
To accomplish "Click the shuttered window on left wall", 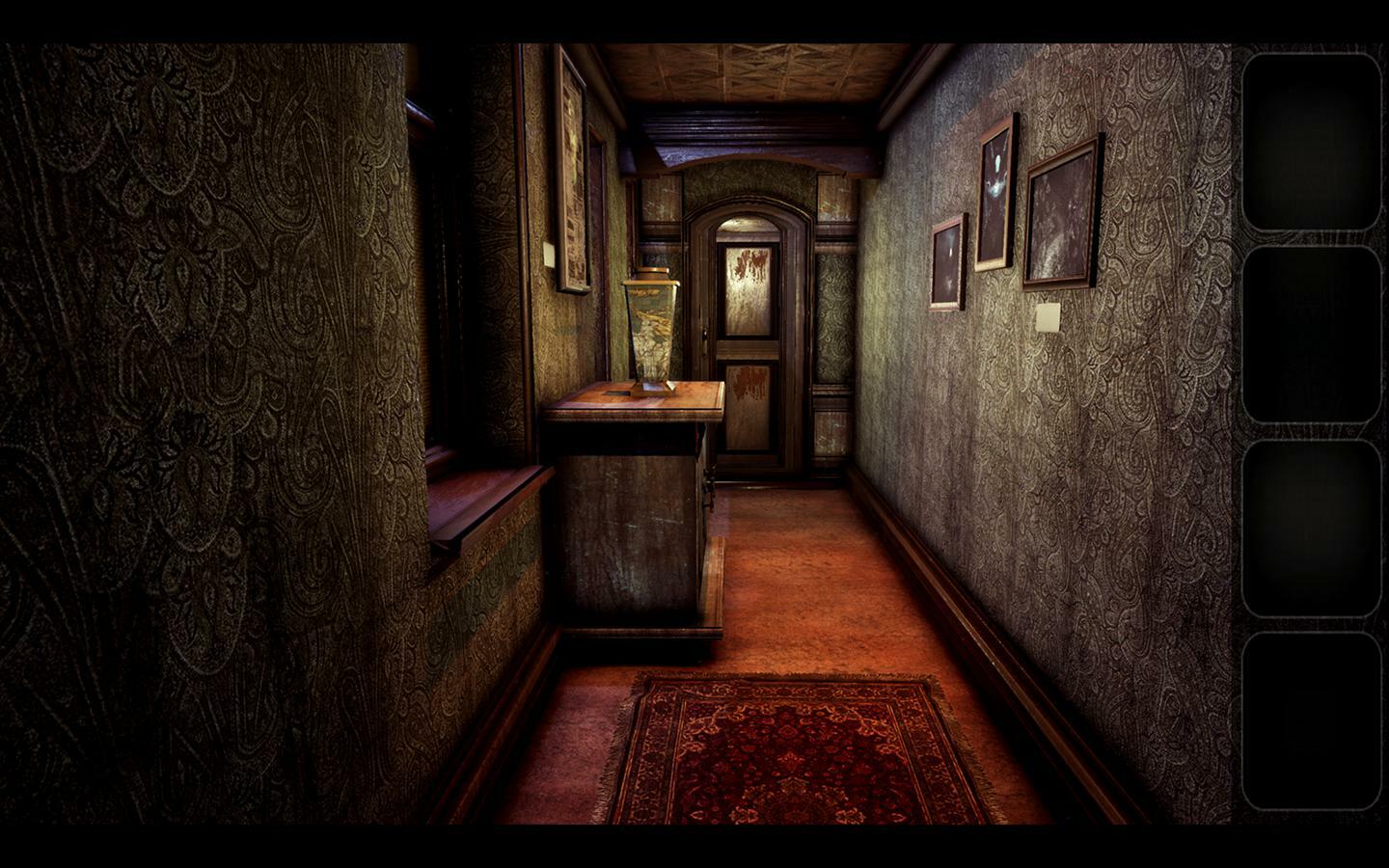I will tap(444, 289).
